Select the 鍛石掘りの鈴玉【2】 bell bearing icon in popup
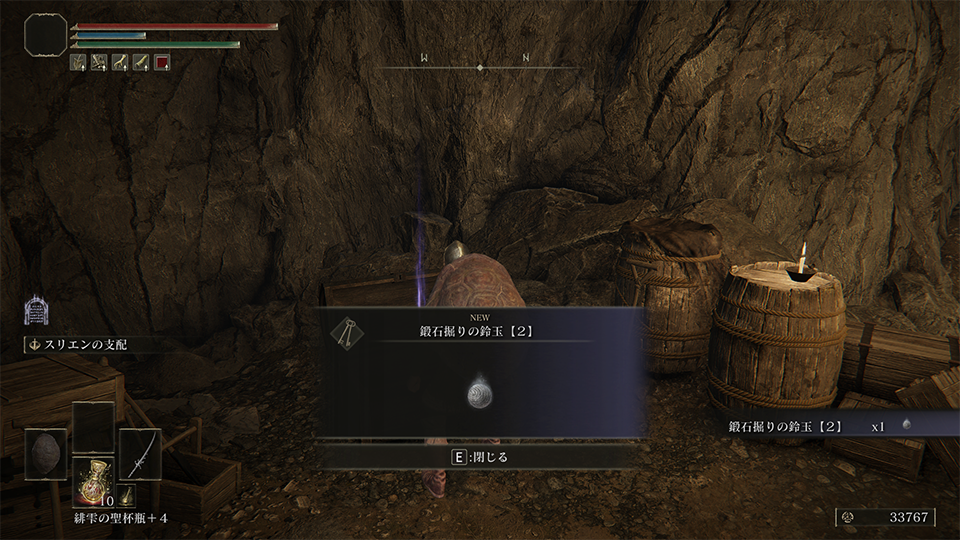 (x=480, y=394)
